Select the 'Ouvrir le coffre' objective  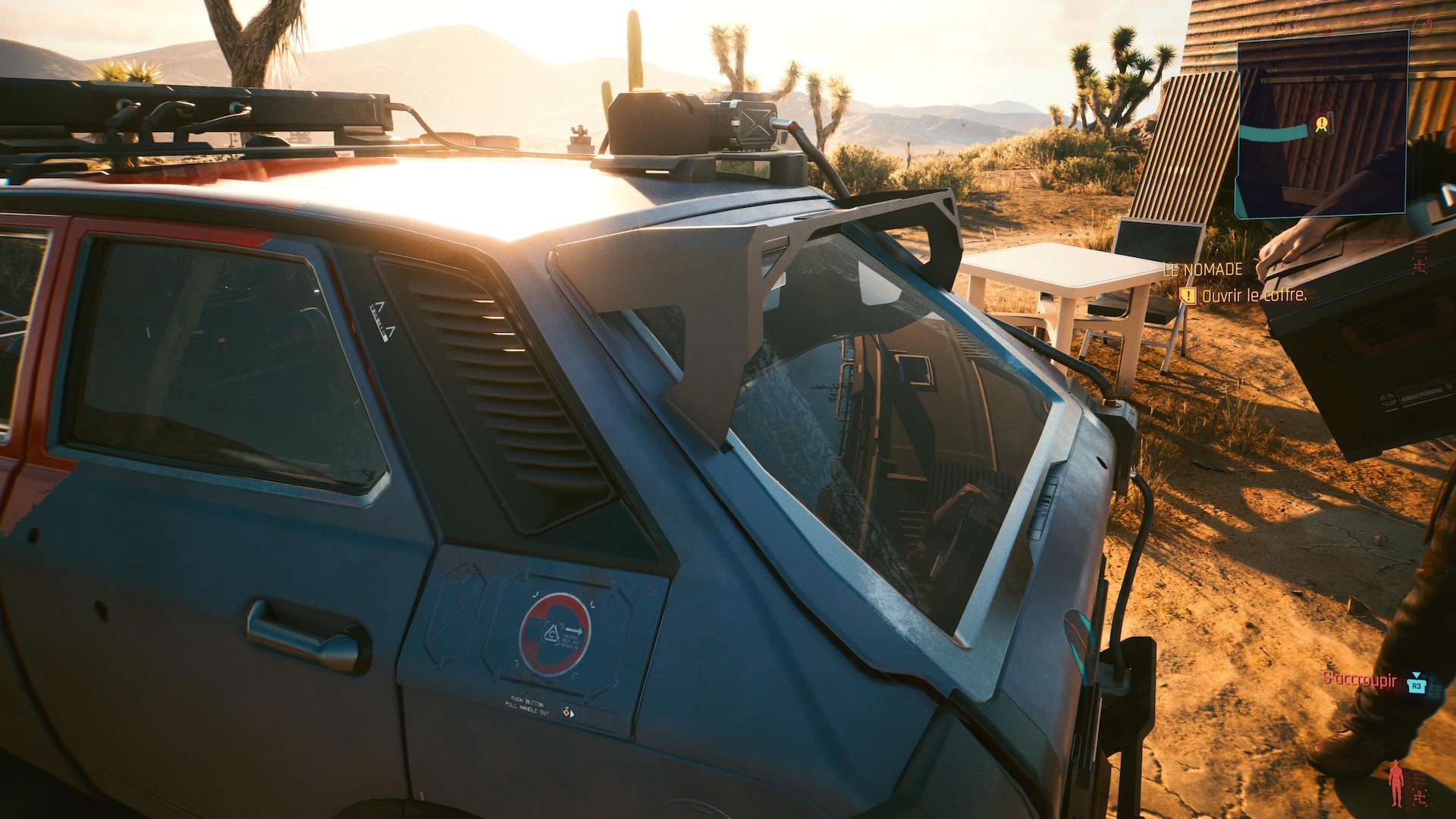pos(1254,295)
